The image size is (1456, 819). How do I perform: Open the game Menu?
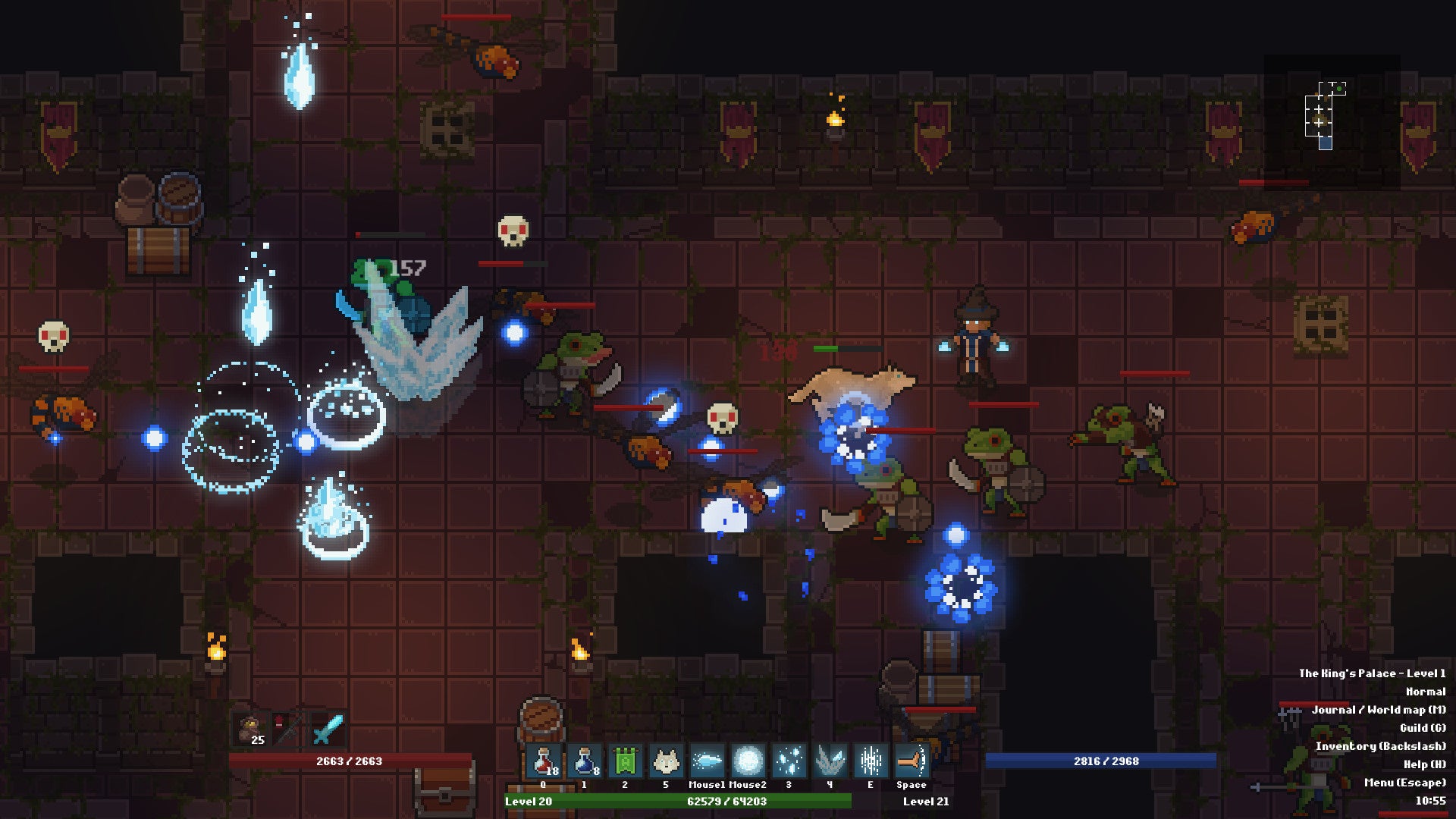tap(1404, 783)
